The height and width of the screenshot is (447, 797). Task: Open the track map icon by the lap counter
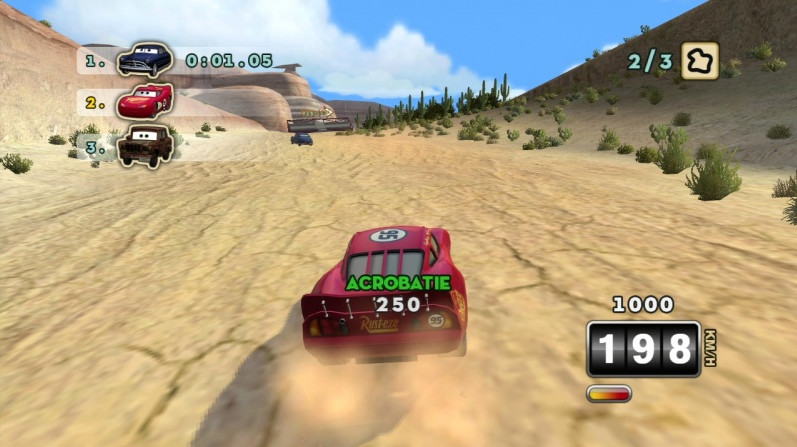click(700, 60)
